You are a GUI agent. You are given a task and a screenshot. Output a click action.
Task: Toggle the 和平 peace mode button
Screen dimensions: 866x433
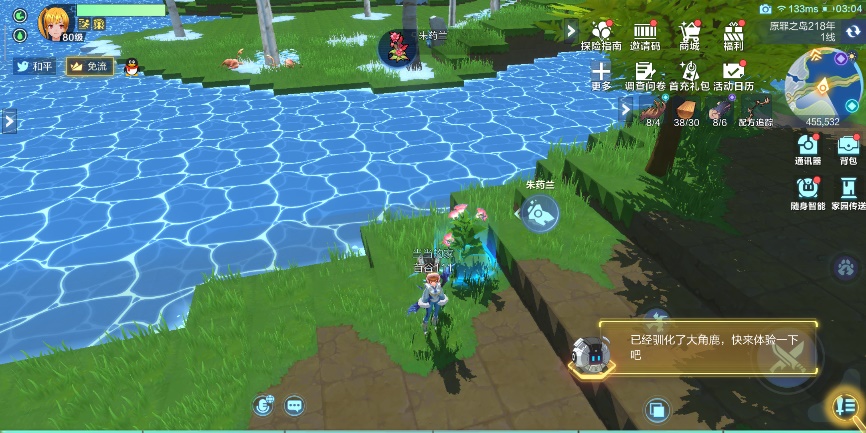point(35,66)
